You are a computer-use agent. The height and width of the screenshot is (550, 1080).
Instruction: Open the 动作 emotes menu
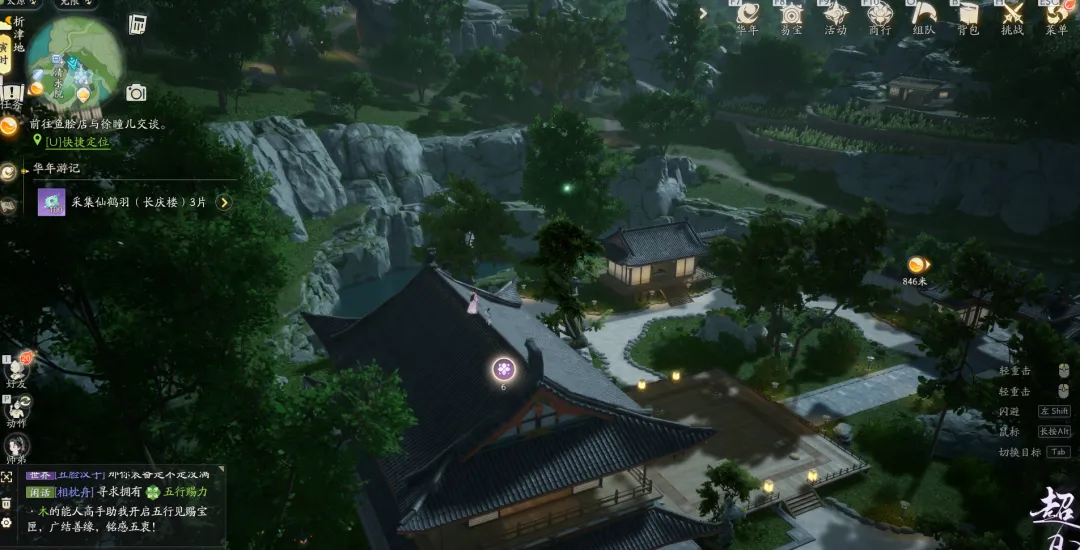click(x=17, y=408)
